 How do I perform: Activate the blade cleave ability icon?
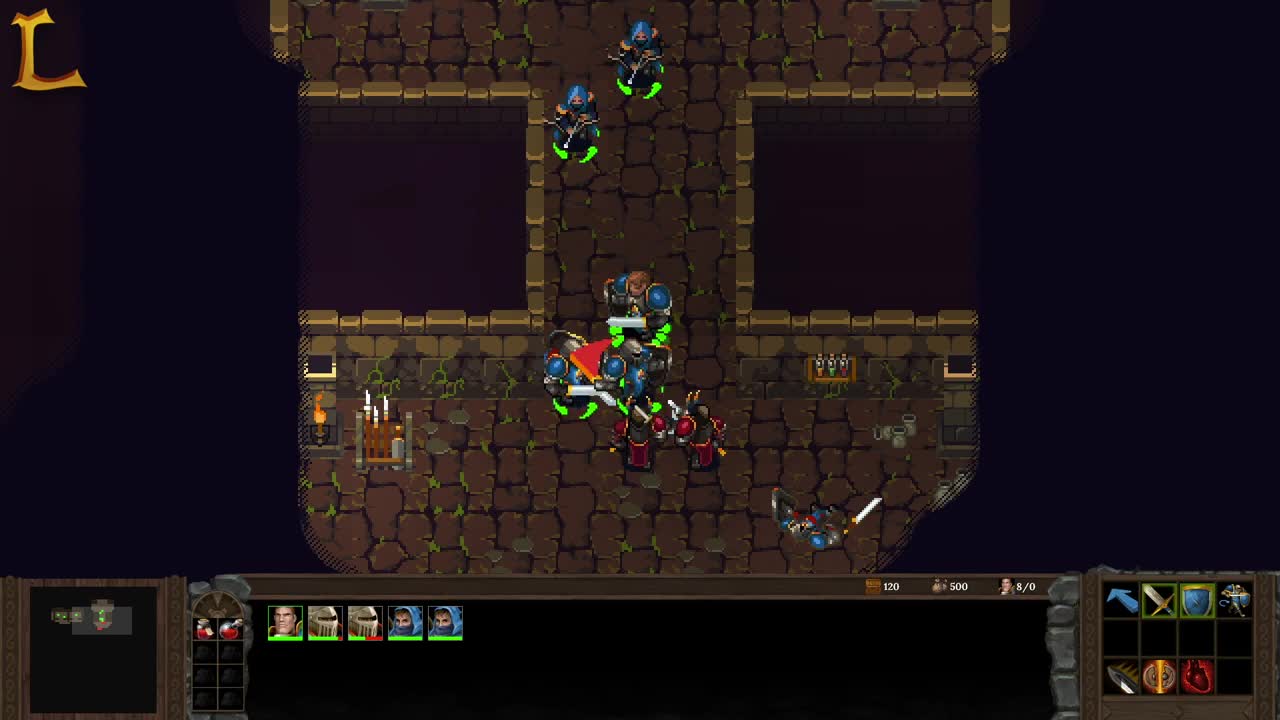point(1120,675)
